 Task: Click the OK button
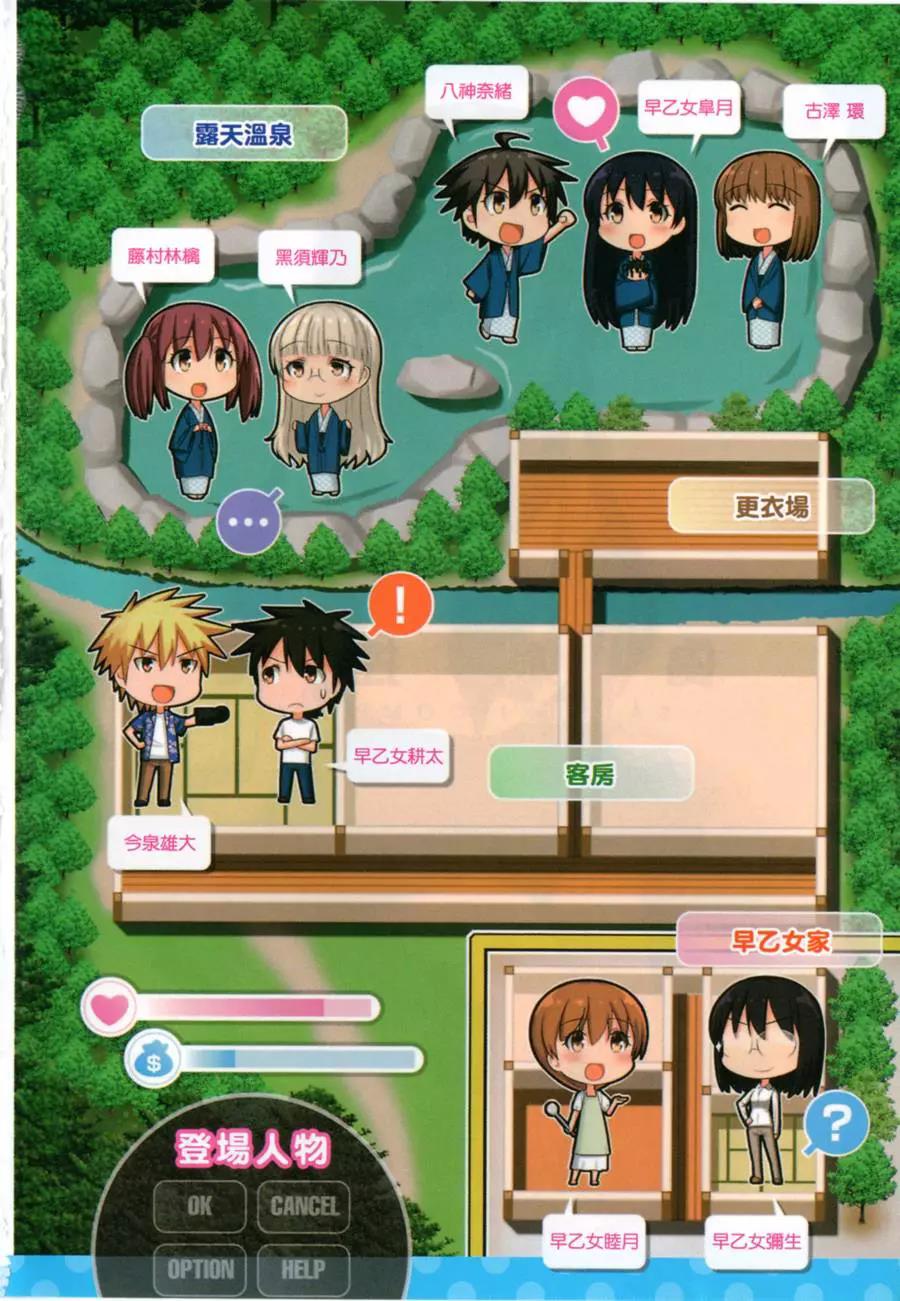pos(199,1206)
